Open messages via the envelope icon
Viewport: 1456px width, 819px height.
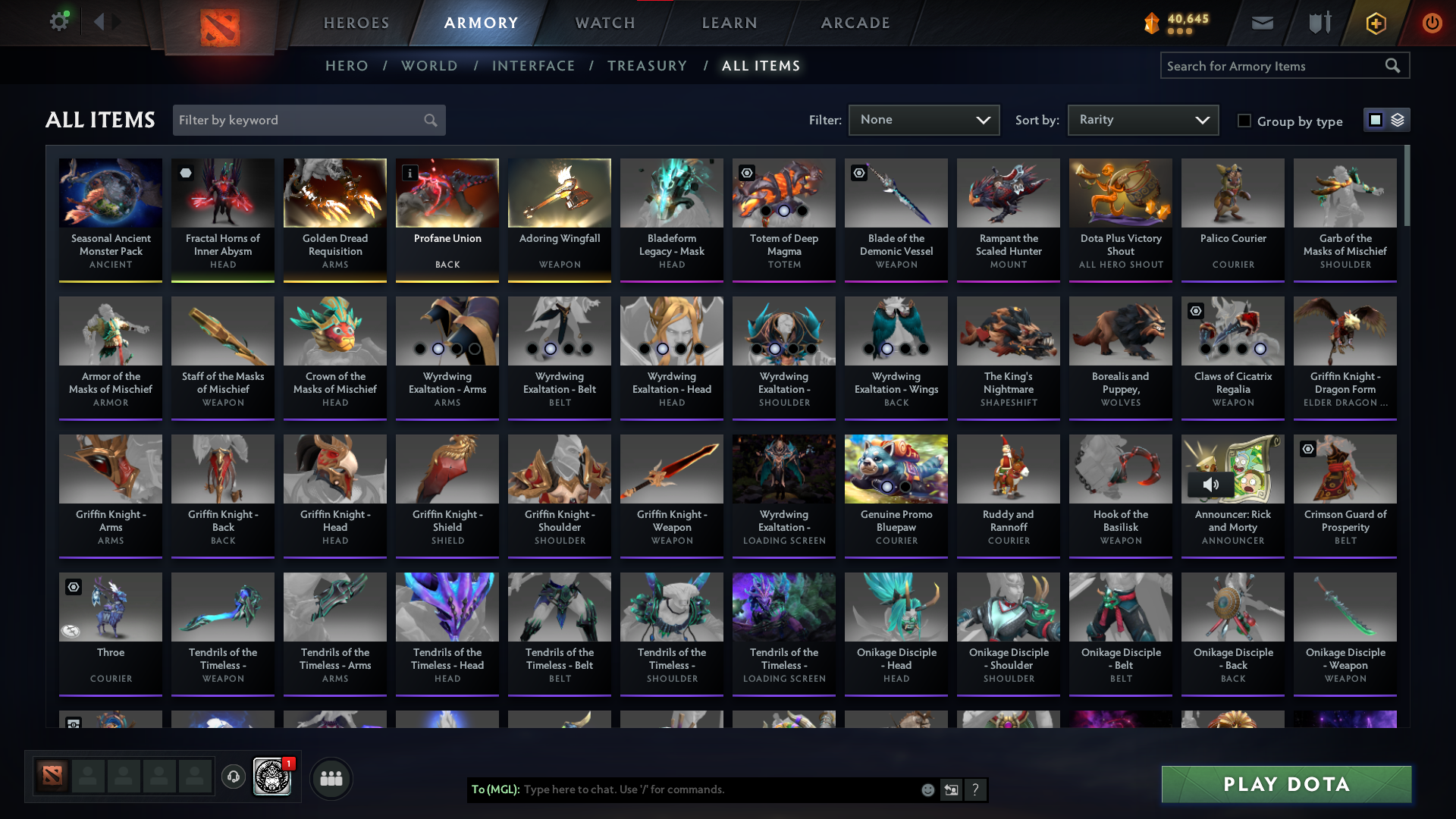coord(1261,23)
